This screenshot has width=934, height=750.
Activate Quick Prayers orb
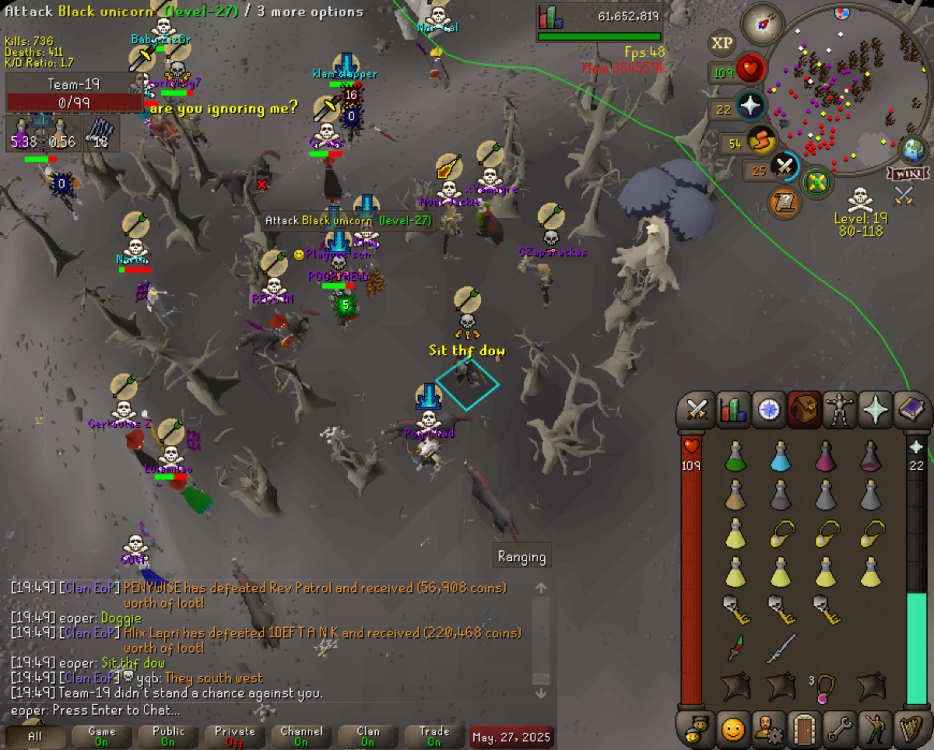point(750,106)
